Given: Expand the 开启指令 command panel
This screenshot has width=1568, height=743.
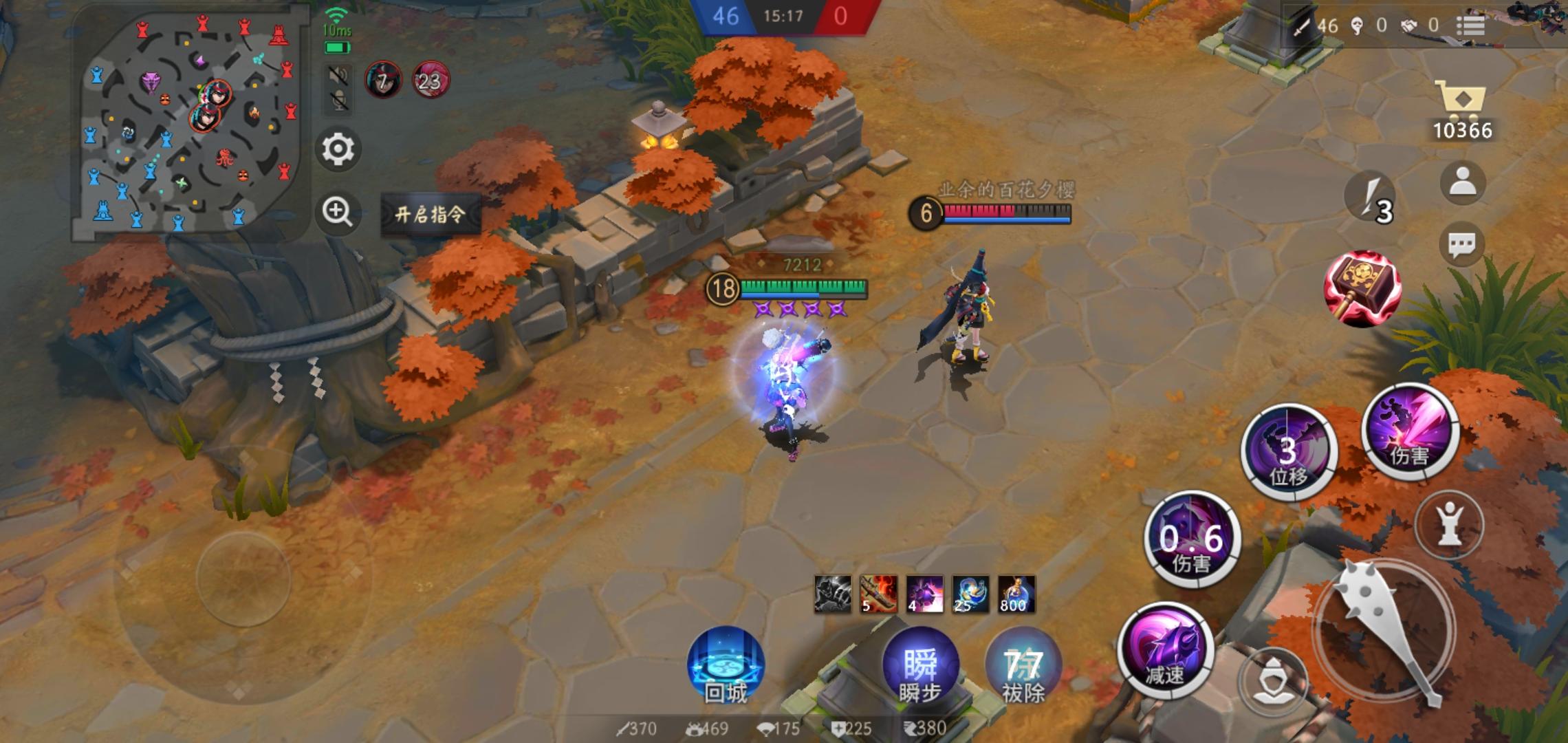Looking at the screenshot, I should [431, 215].
